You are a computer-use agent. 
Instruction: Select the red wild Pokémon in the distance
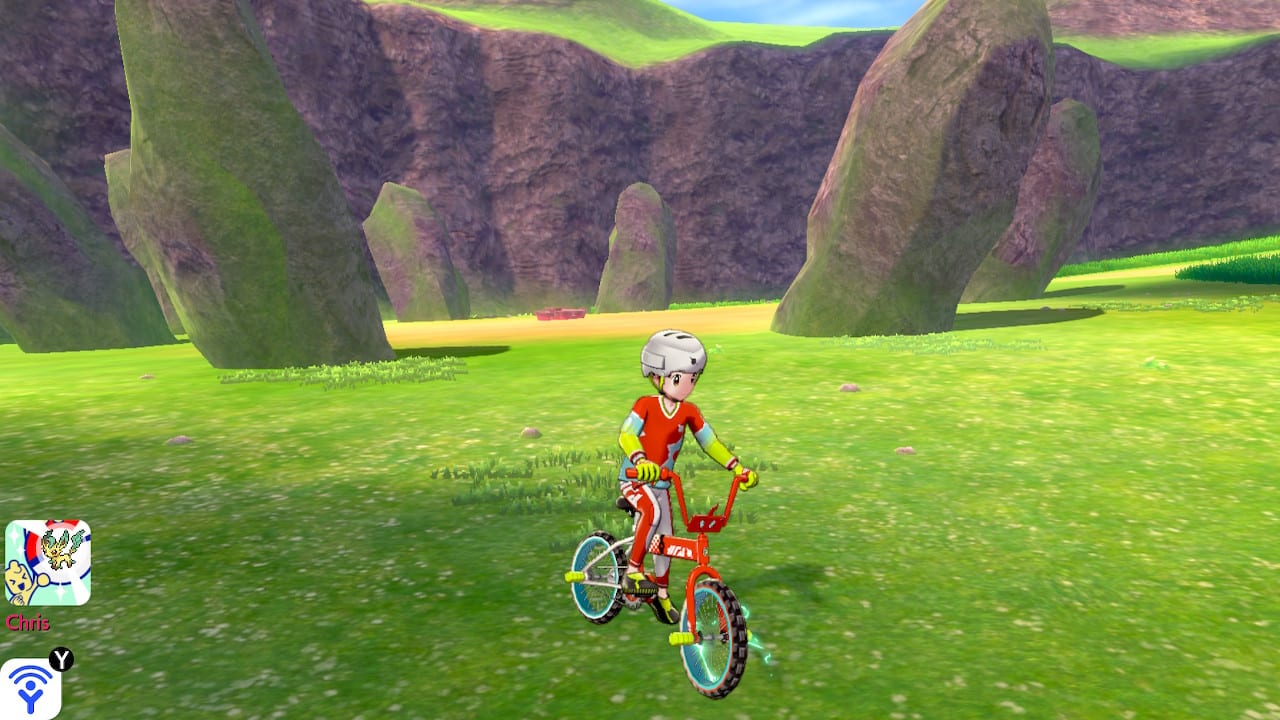coord(560,314)
